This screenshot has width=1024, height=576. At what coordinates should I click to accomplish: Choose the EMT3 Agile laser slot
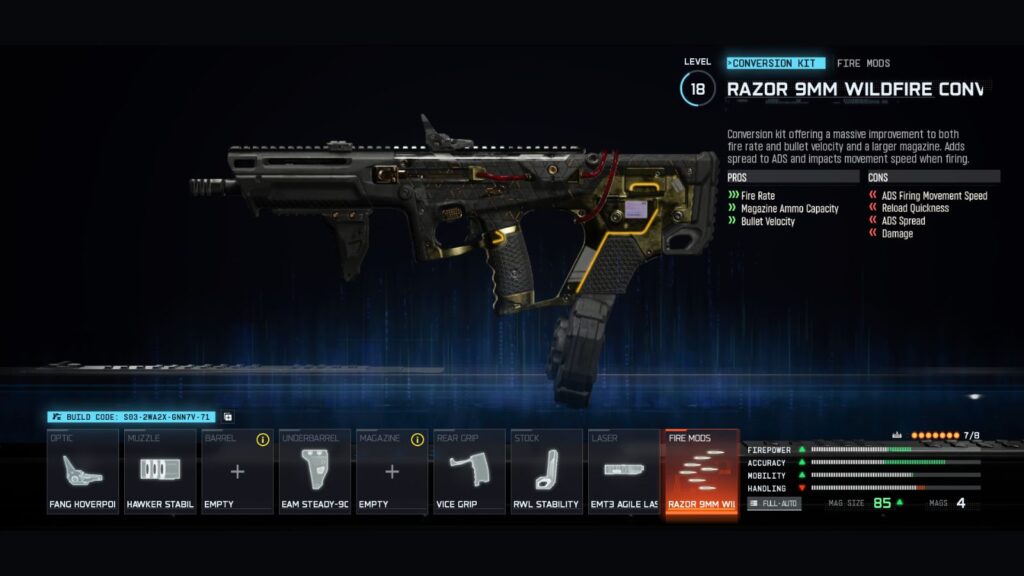tap(623, 471)
